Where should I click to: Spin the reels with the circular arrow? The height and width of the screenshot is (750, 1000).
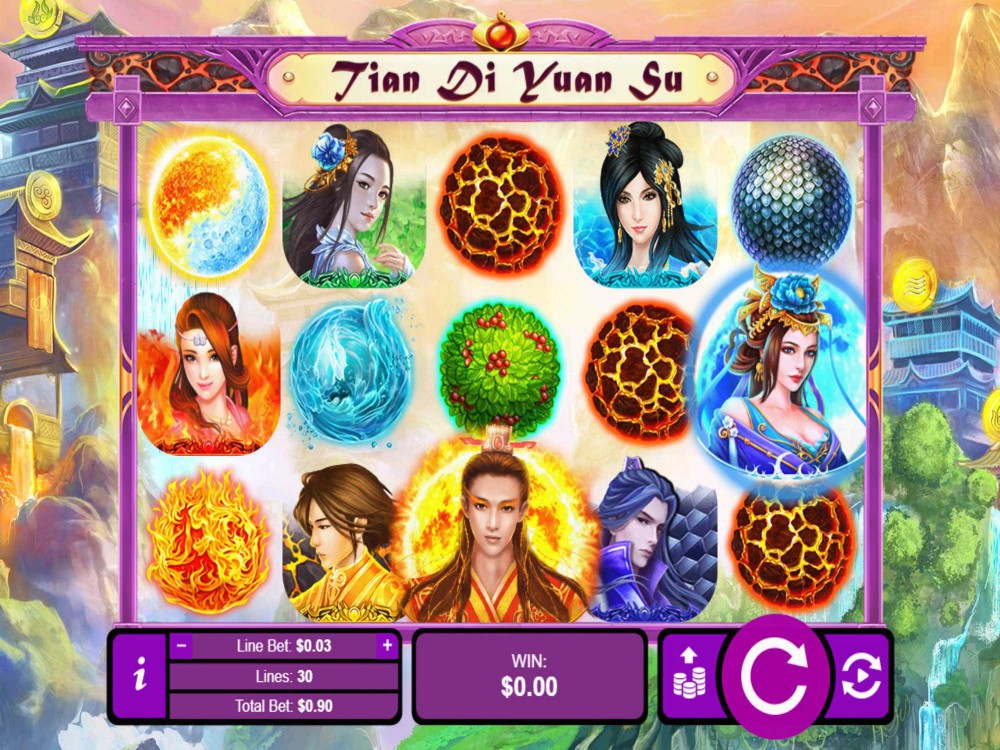(776, 677)
